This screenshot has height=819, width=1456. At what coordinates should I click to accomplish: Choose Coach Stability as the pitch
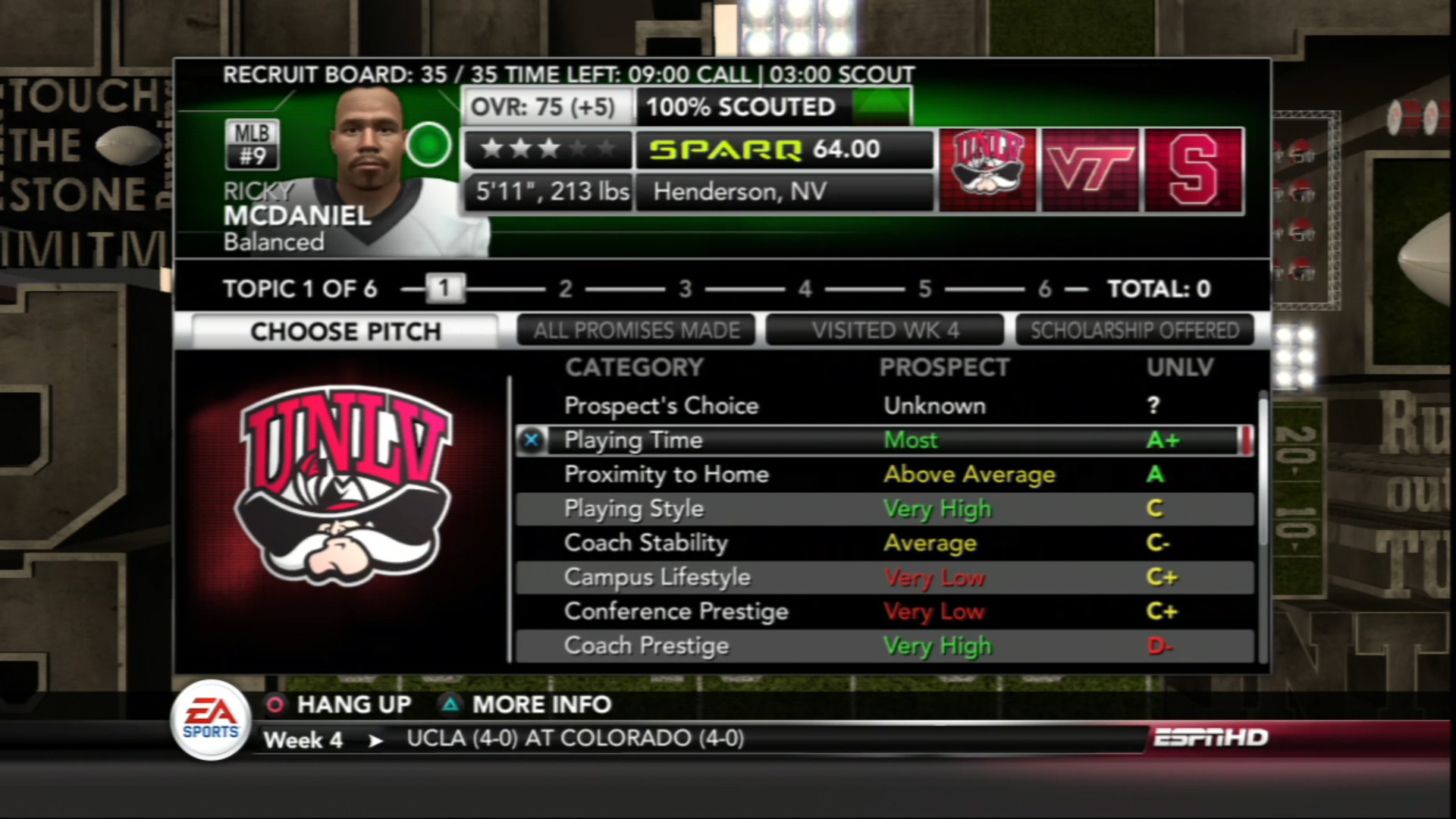tap(883, 543)
